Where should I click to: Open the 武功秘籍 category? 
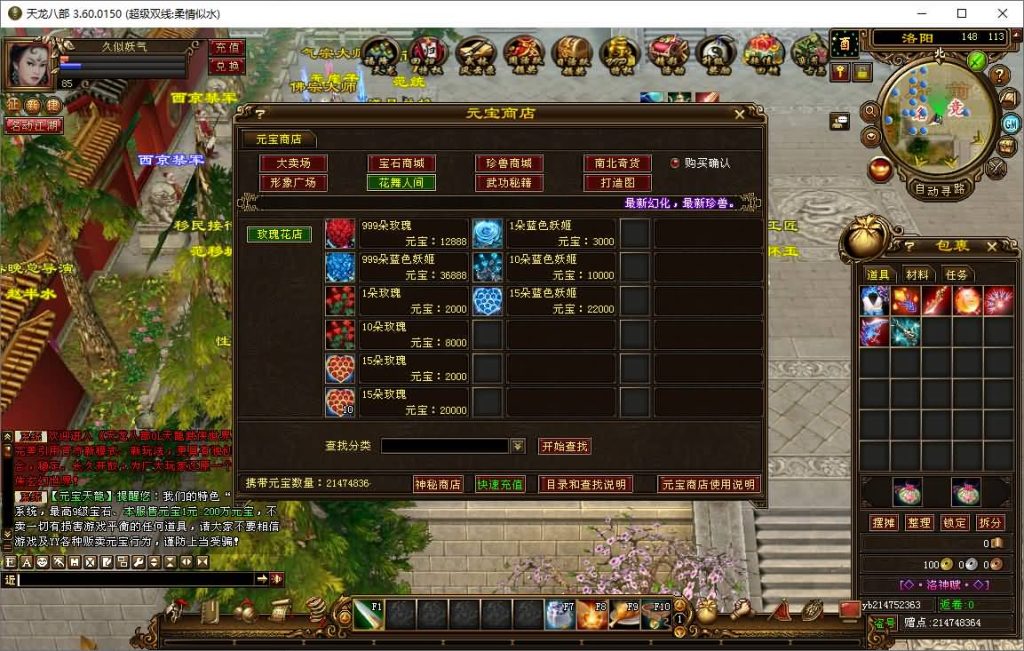click(509, 183)
